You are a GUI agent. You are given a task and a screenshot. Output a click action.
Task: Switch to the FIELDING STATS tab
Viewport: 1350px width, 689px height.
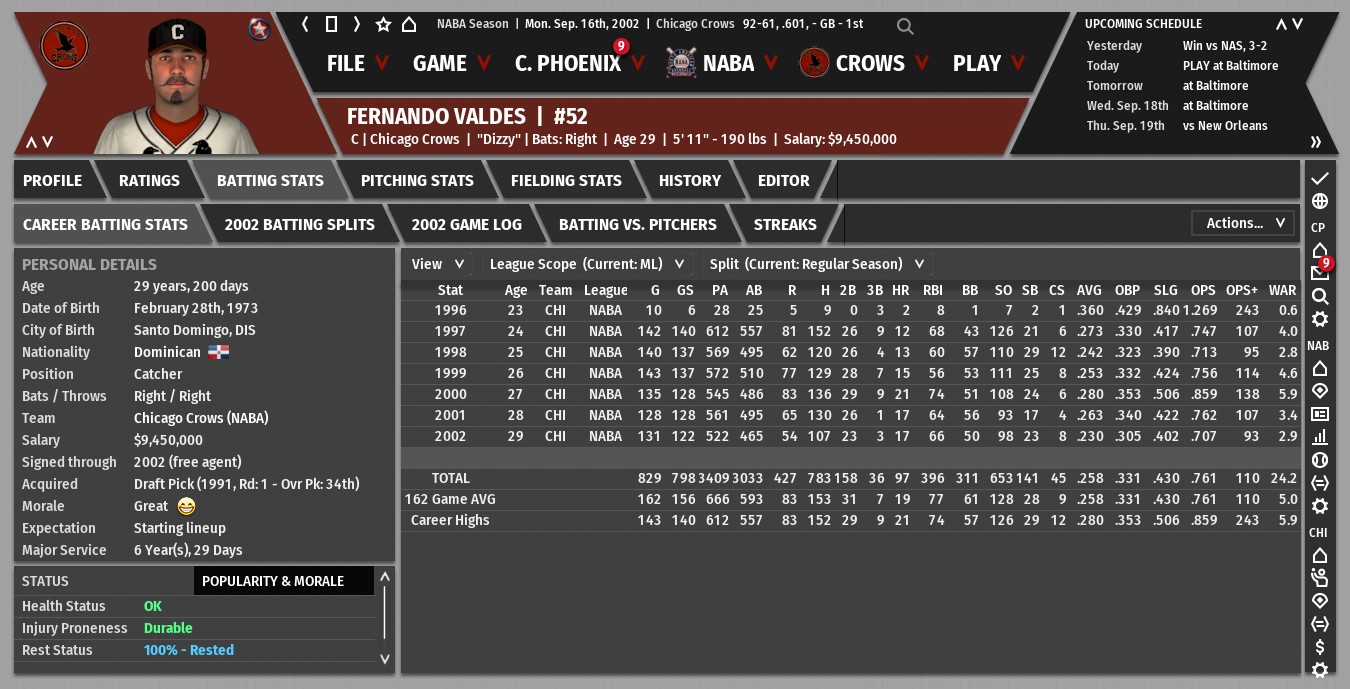pyautogui.click(x=566, y=181)
